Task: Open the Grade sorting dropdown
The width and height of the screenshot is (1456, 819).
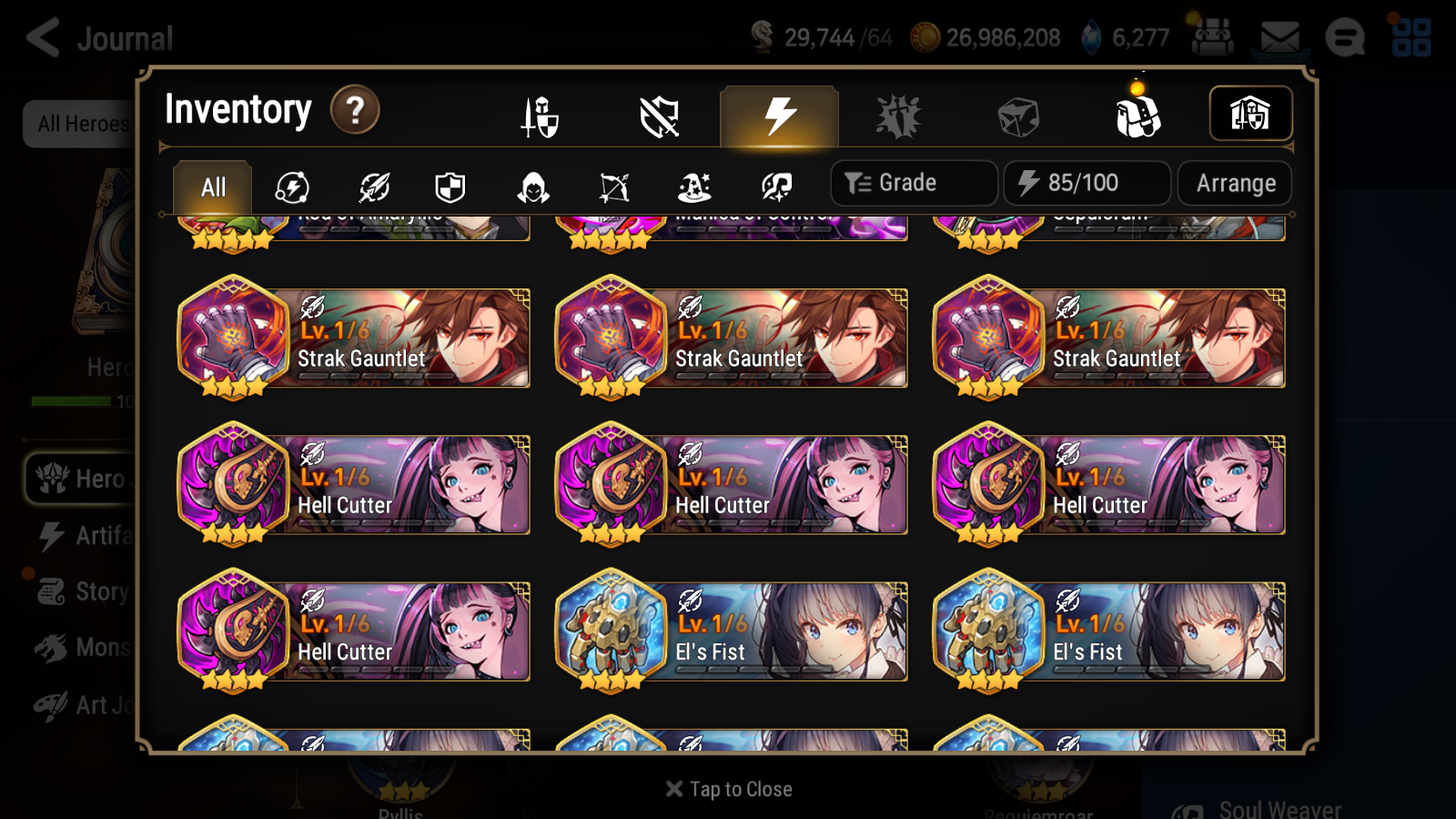Action: point(913,182)
